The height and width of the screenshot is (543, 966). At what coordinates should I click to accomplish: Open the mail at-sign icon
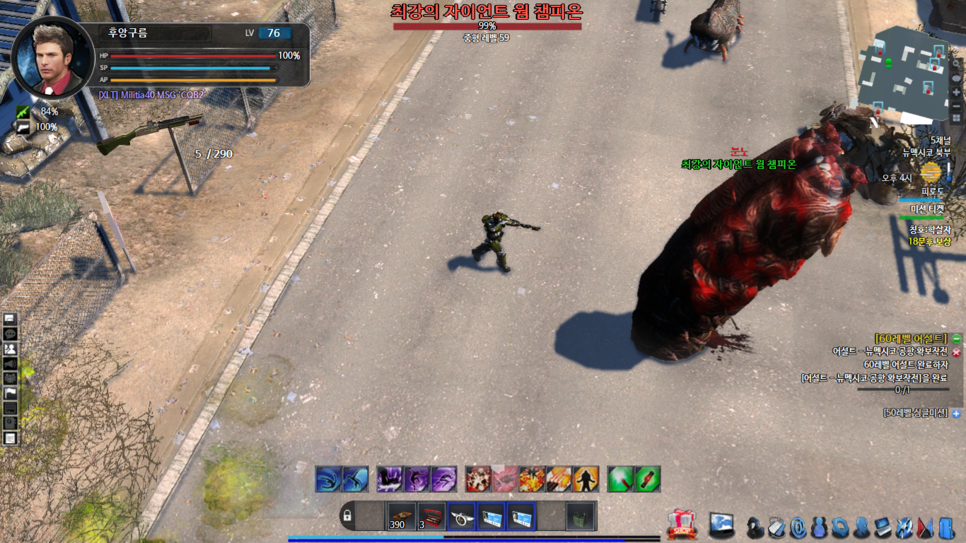(797, 526)
